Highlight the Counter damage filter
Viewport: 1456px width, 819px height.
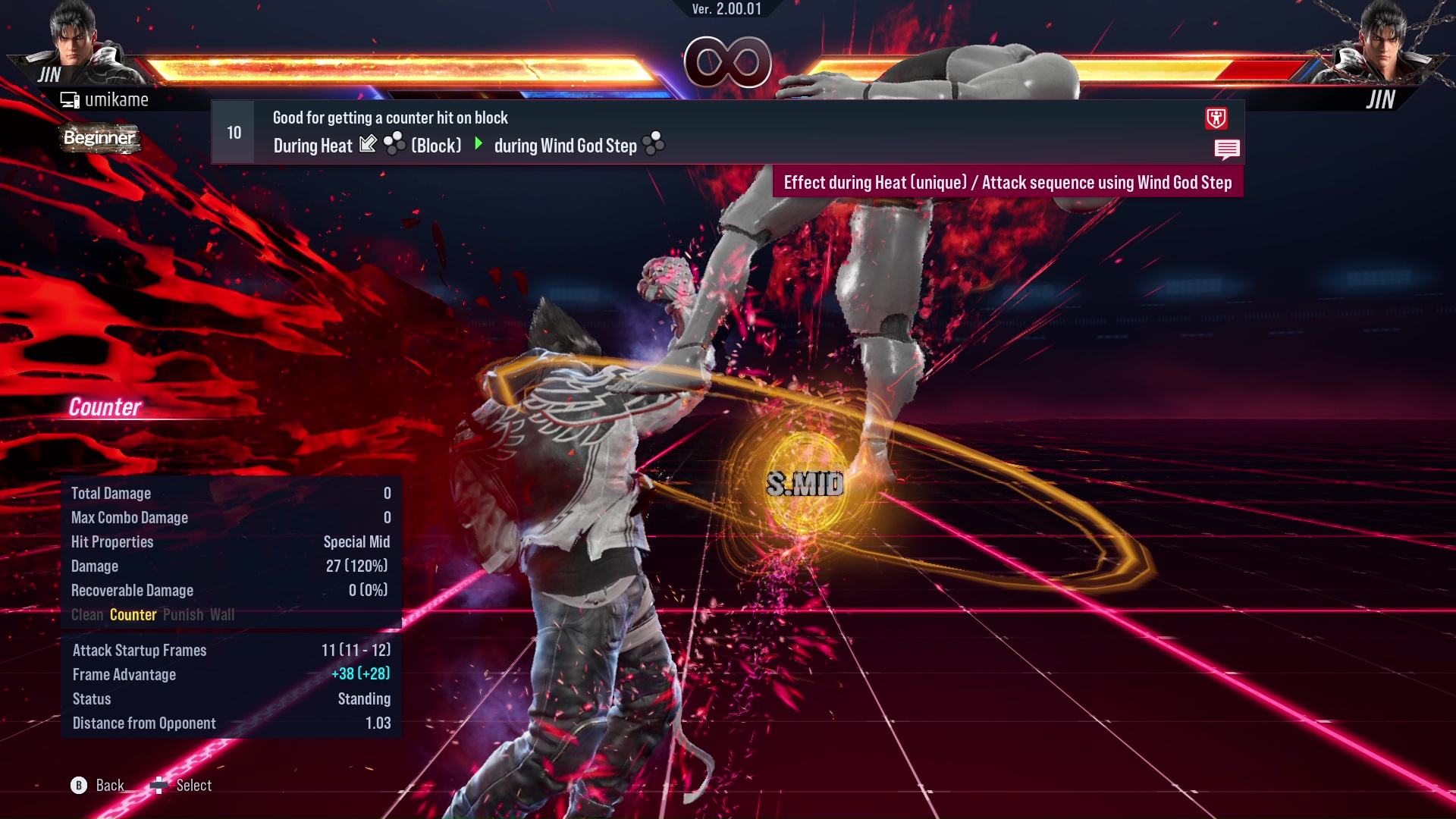133,615
